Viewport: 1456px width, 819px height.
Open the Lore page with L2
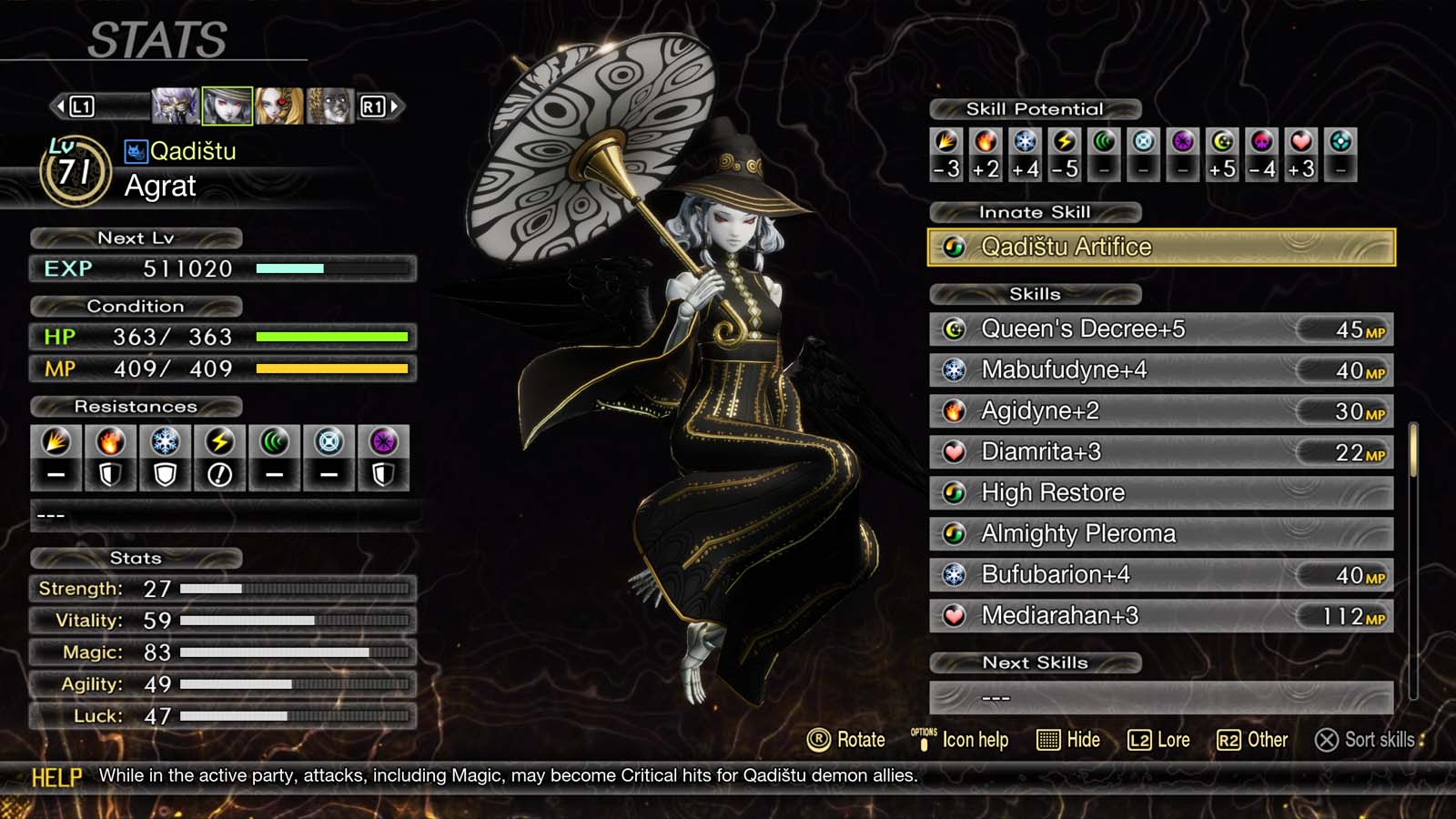tap(1158, 740)
